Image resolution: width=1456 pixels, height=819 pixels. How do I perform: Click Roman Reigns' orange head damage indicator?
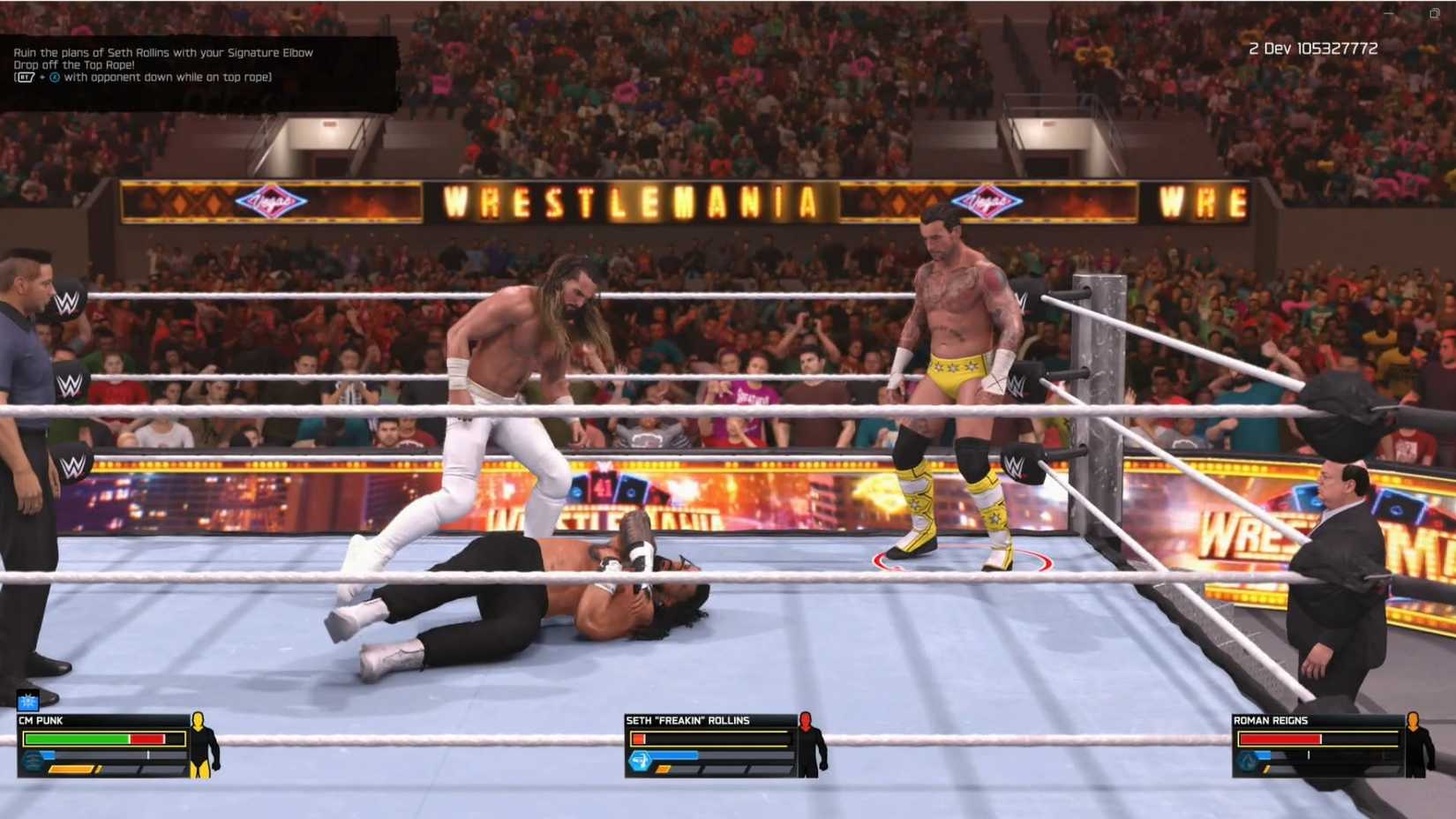point(1413,720)
